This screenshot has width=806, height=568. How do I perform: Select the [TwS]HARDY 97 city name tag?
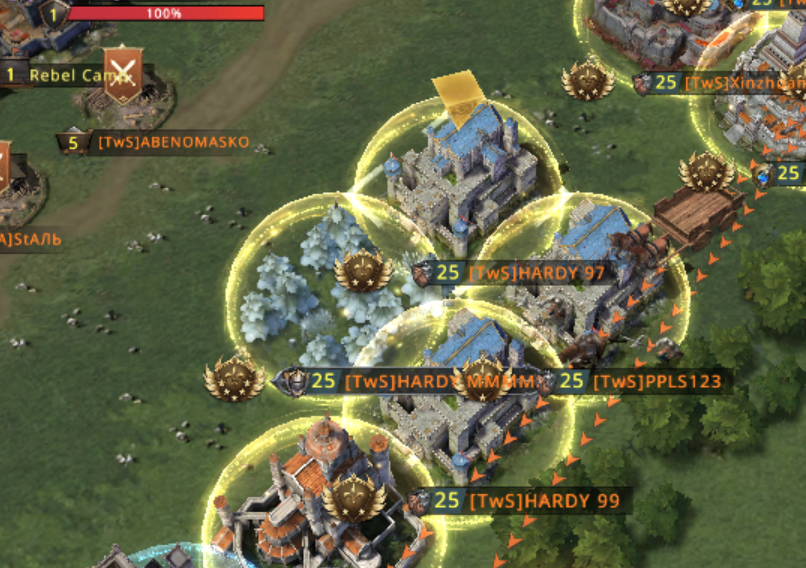pyautogui.click(x=536, y=272)
